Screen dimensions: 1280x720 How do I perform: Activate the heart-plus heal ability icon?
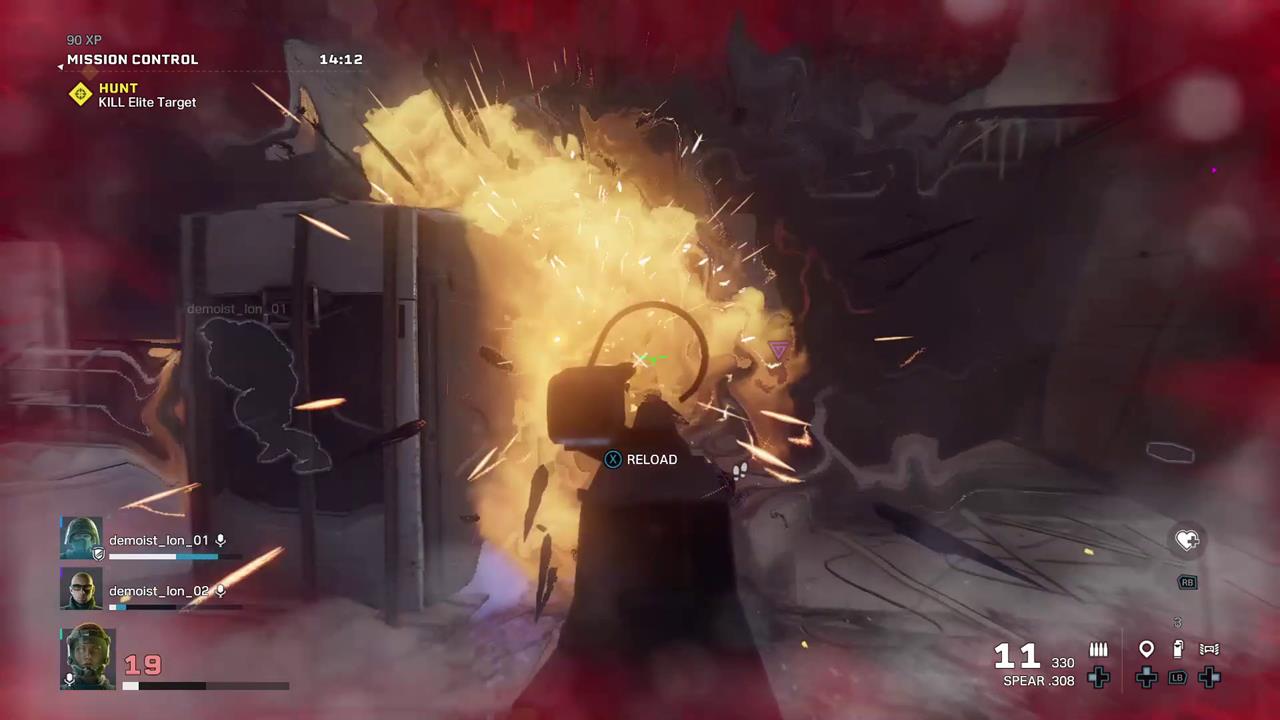1187,540
